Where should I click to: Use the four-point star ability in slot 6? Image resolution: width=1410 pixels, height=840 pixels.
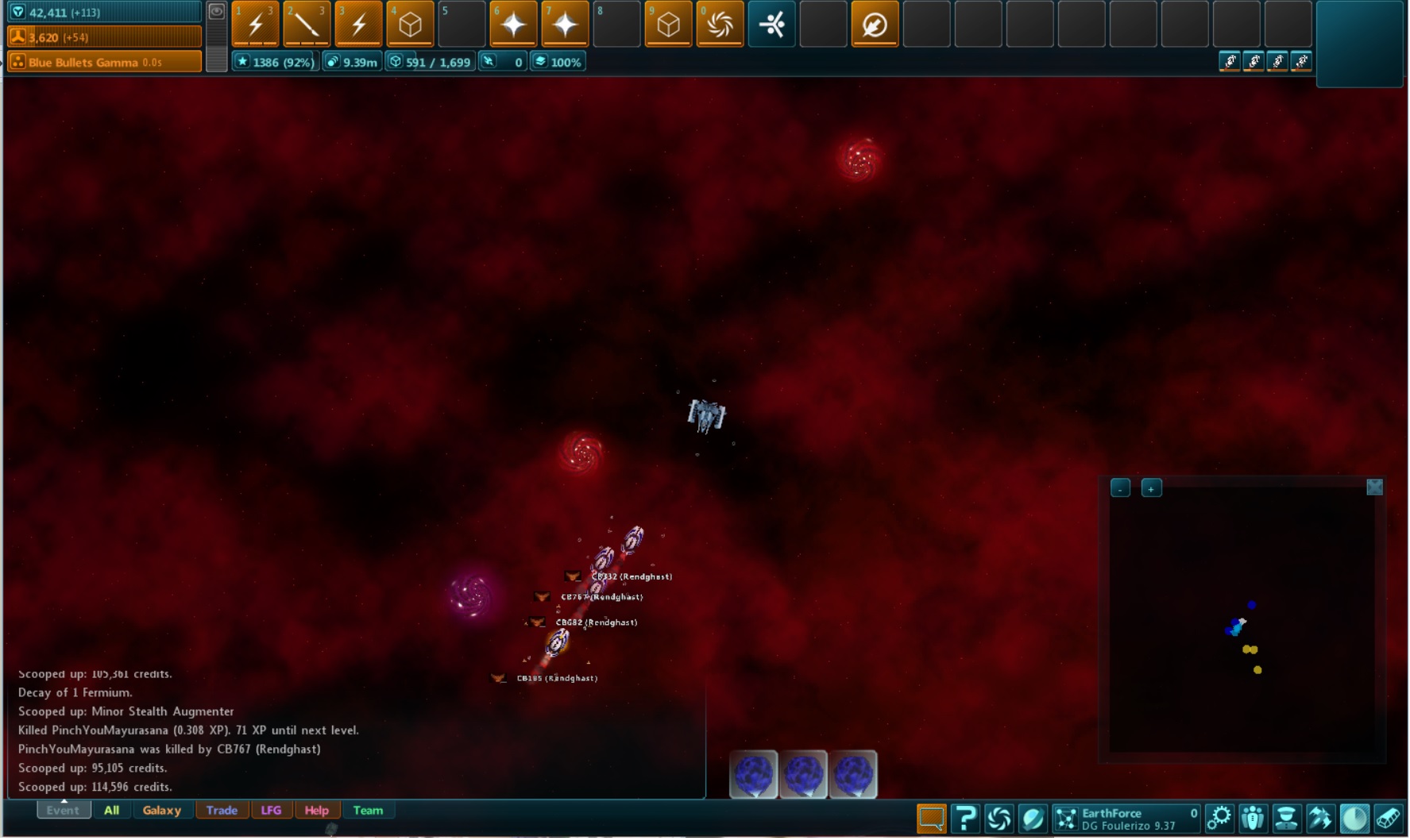point(513,25)
